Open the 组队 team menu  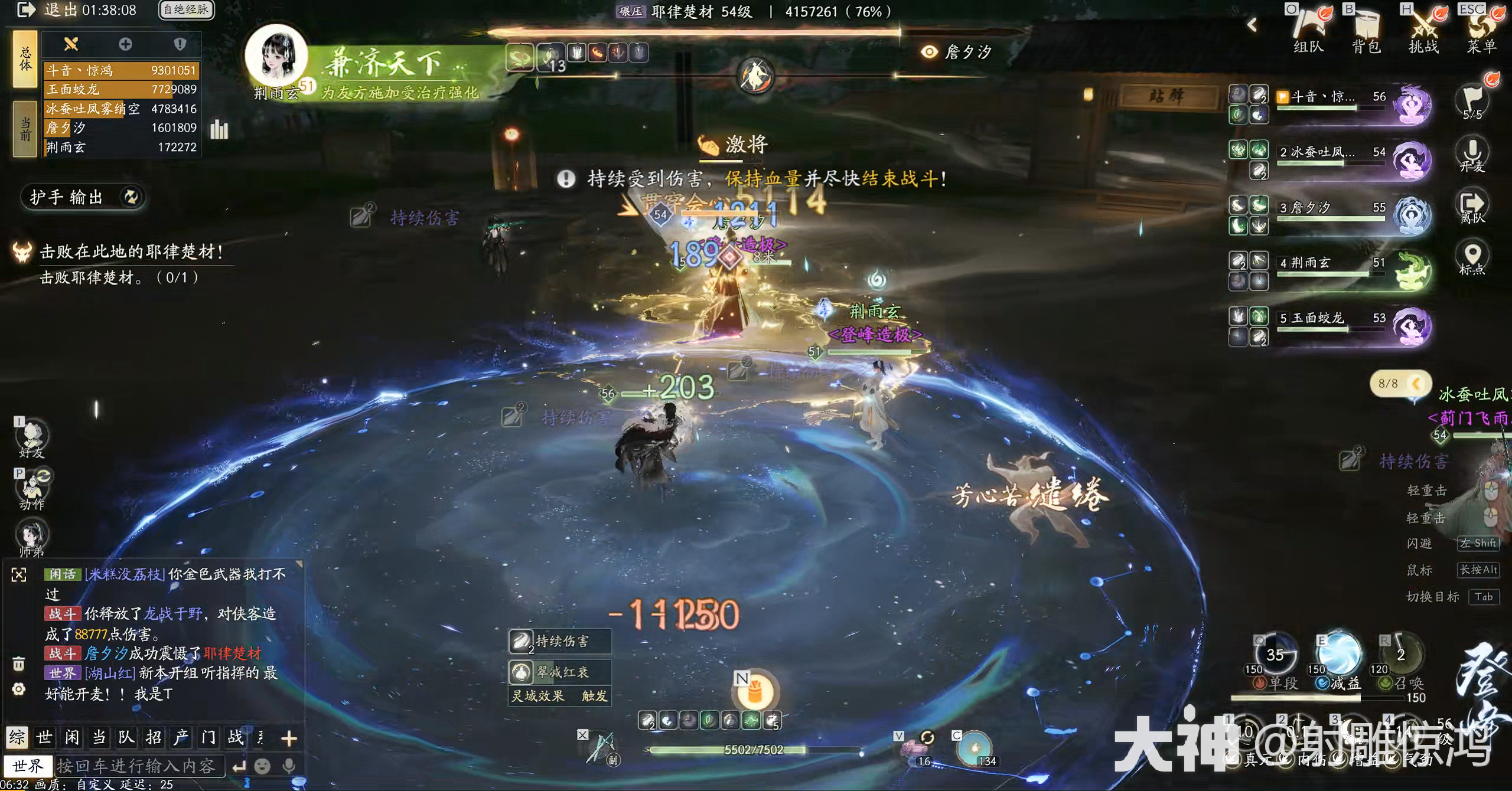pyautogui.click(x=1308, y=31)
